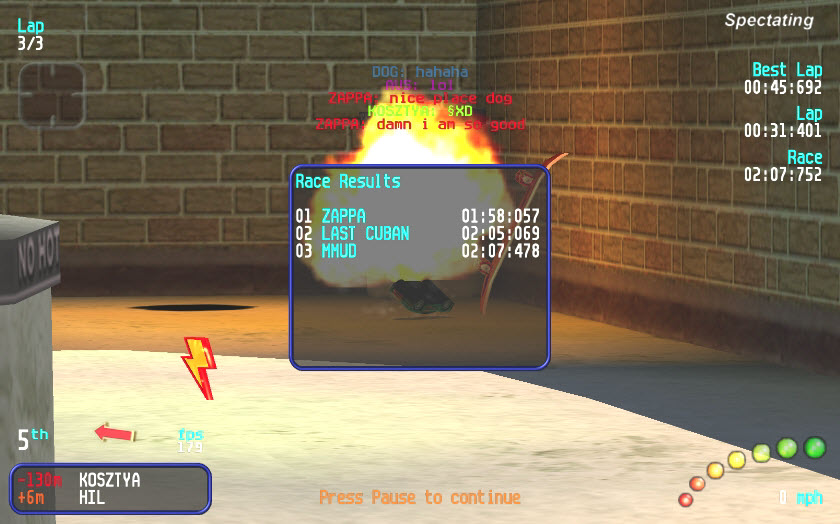Click the red direction arrow indicator
840x524 pixels.
pyautogui.click(x=115, y=433)
